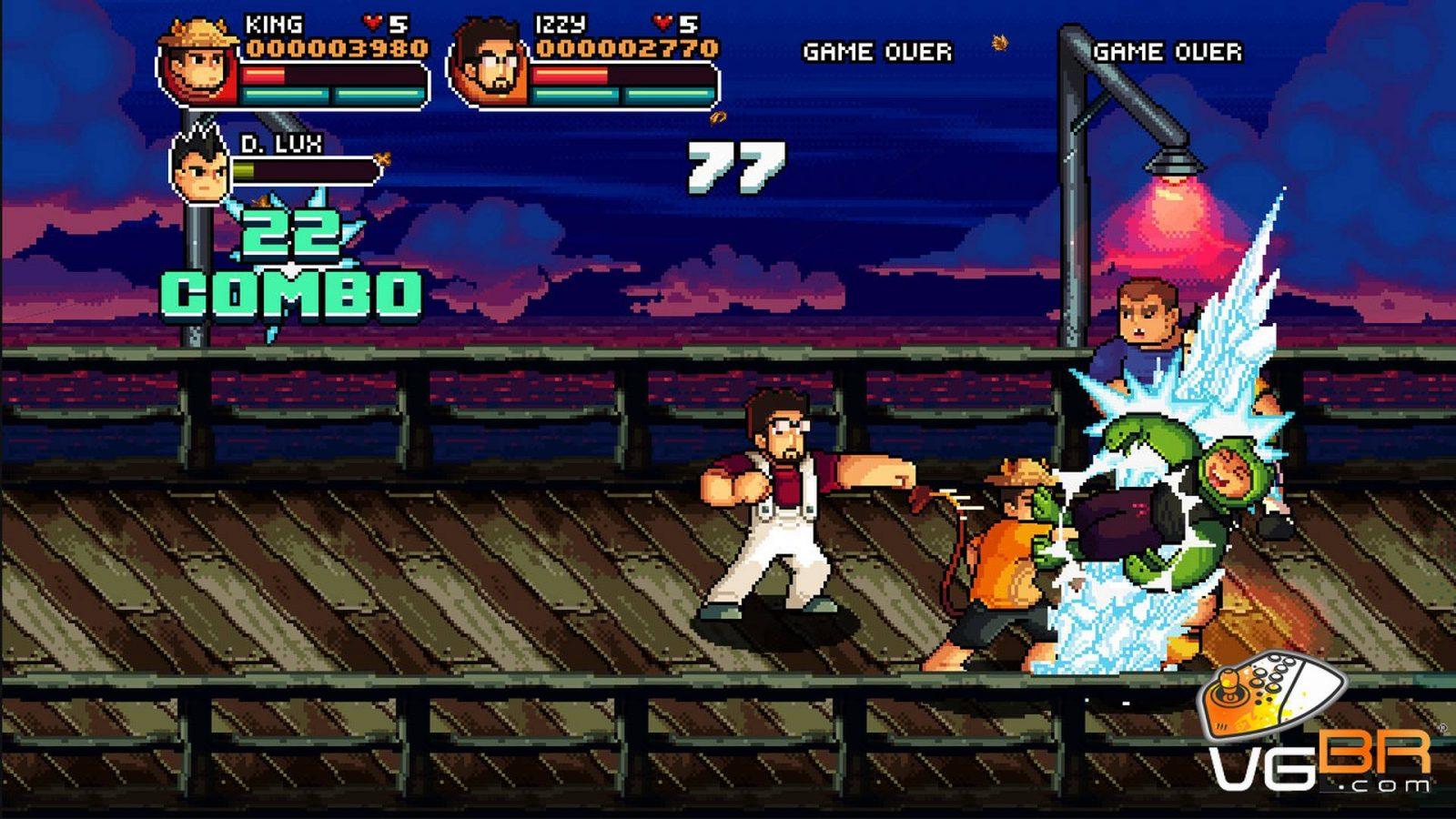The width and height of the screenshot is (1456, 819).
Task: Select Izzy's bearded player portrait
Action: [x=490, y=64]
